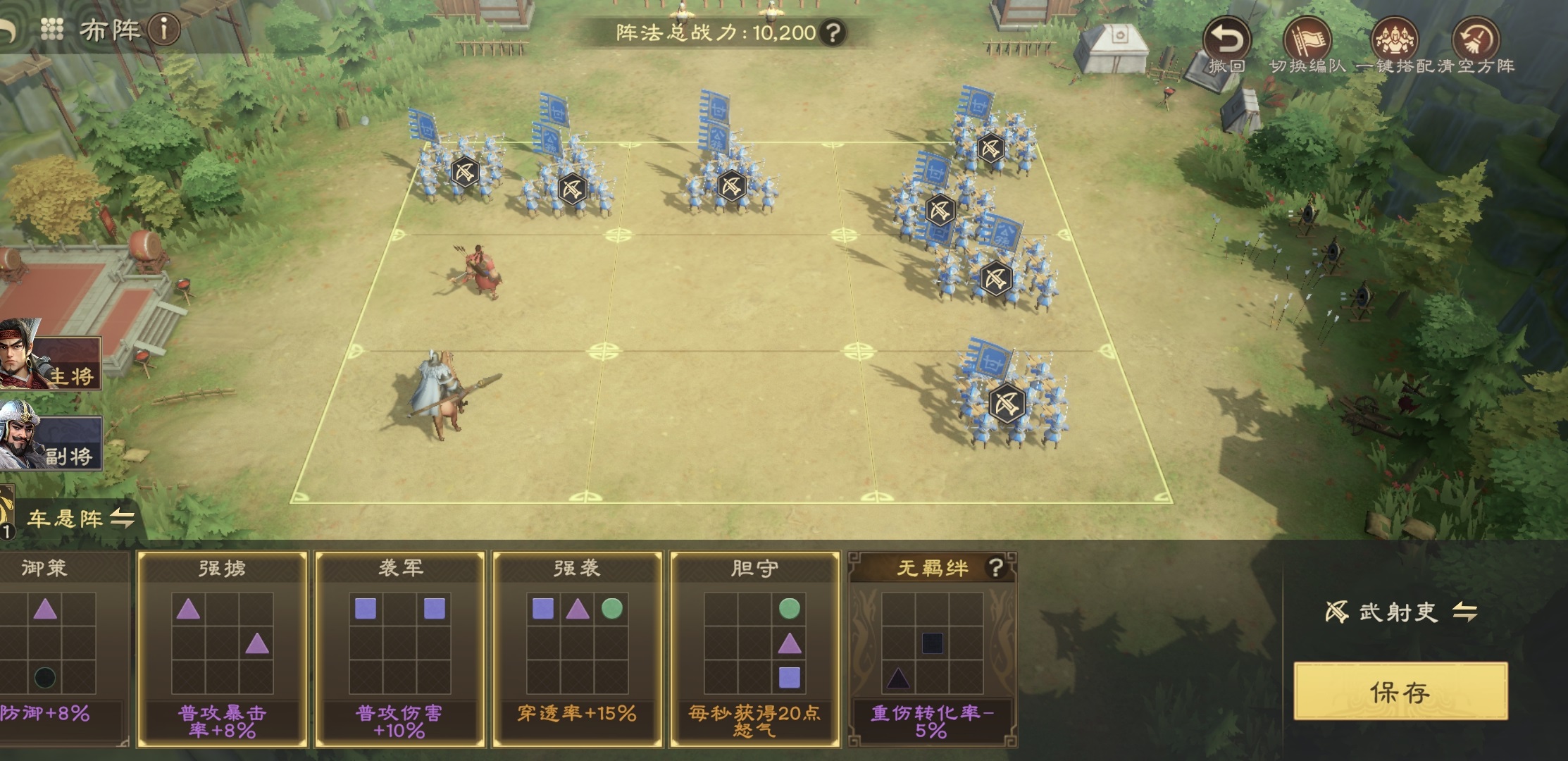
Task: Switch the 武射吏 troop type
Action: point(1465,612)
